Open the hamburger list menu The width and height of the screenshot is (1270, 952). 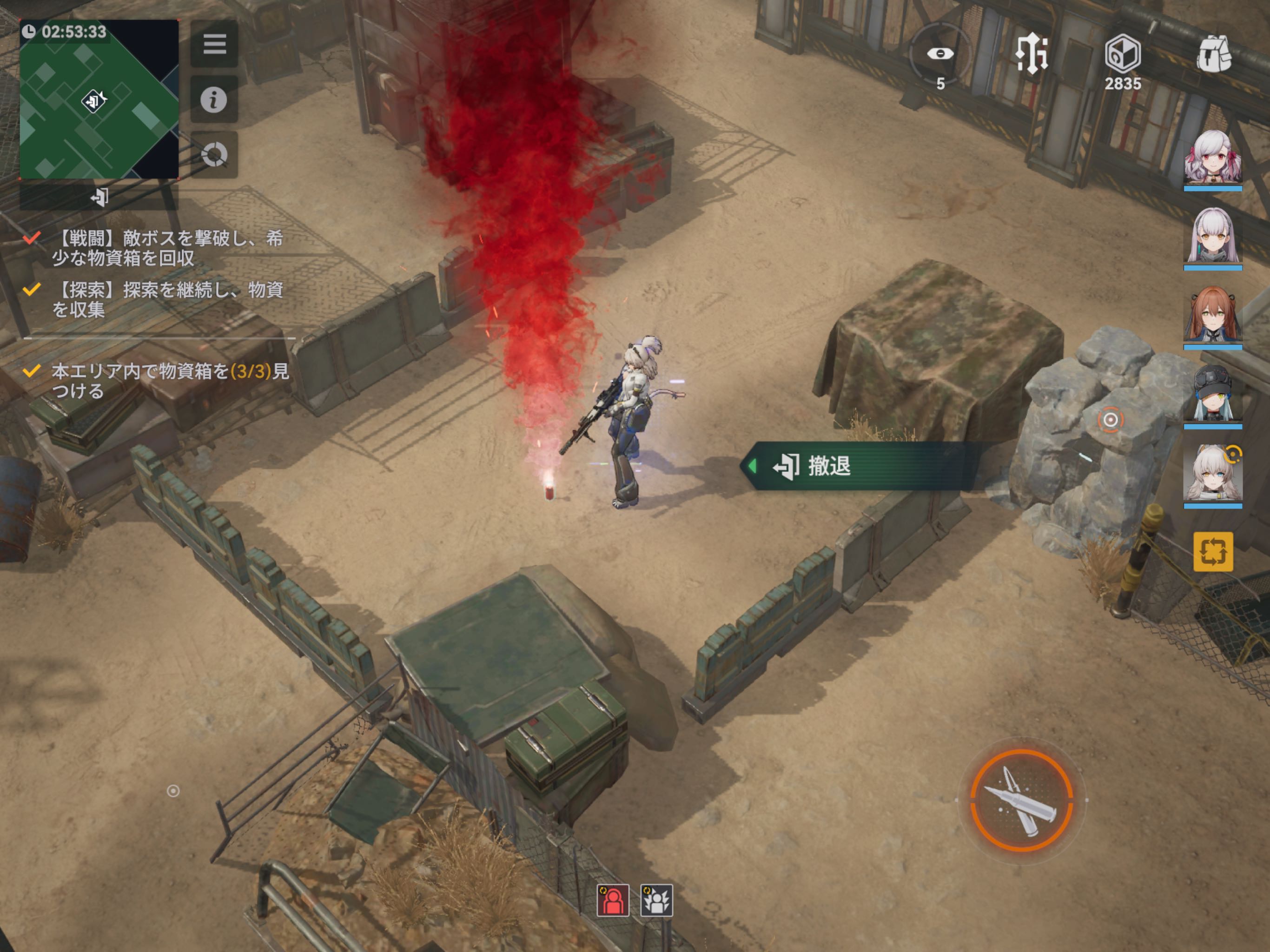pyautogui.click(x=214, y=44)
